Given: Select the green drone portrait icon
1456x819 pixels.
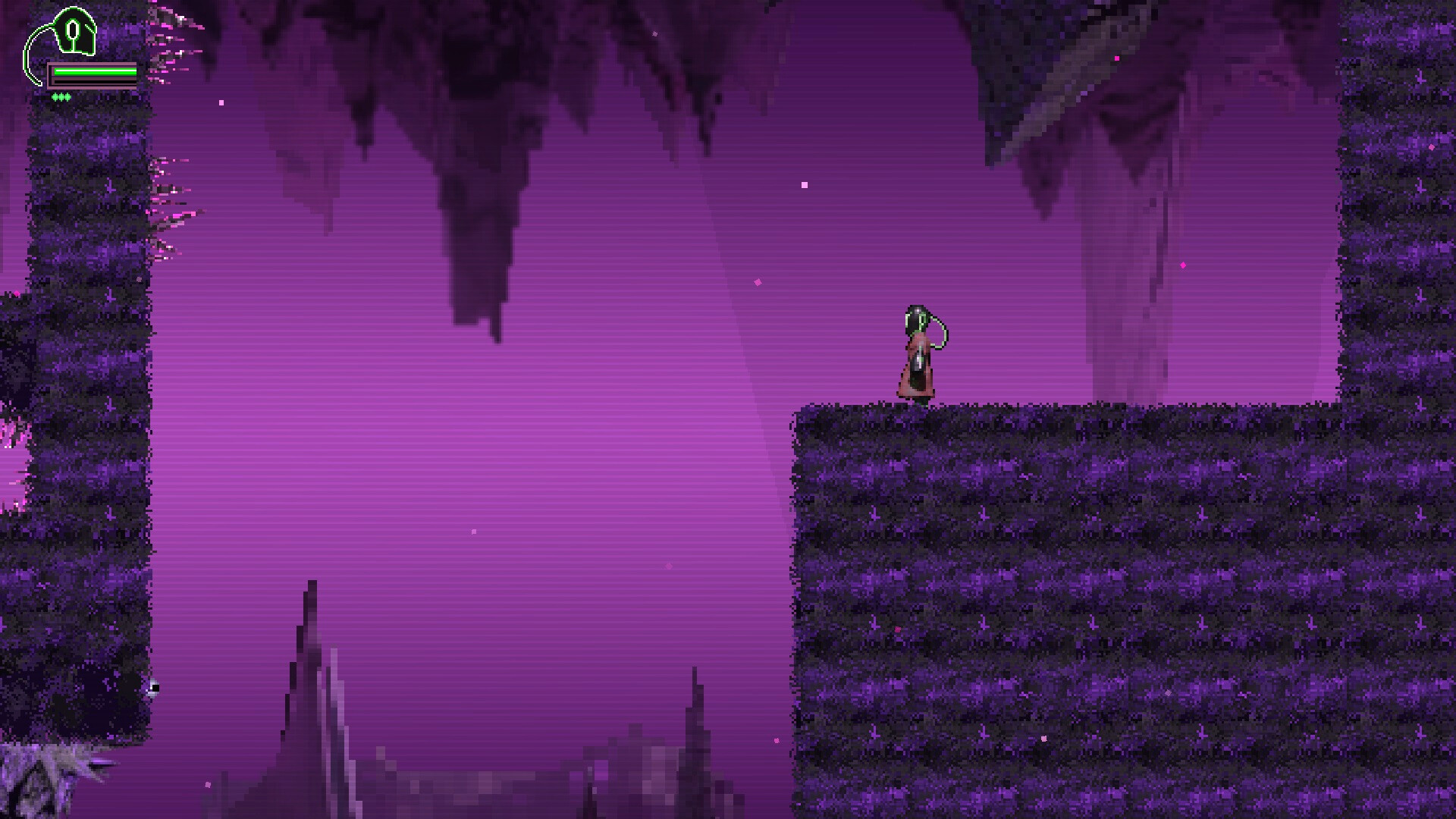Looking at the screenshot, I should pyautogui.click(x=76, y=32).
